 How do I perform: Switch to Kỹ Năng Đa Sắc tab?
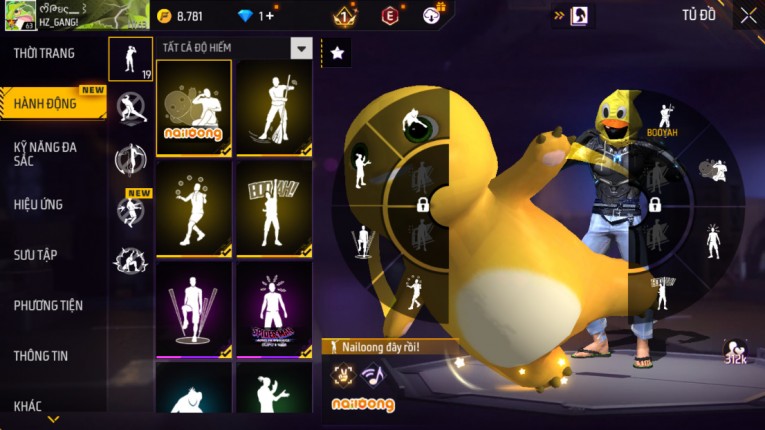pos(45,153)
